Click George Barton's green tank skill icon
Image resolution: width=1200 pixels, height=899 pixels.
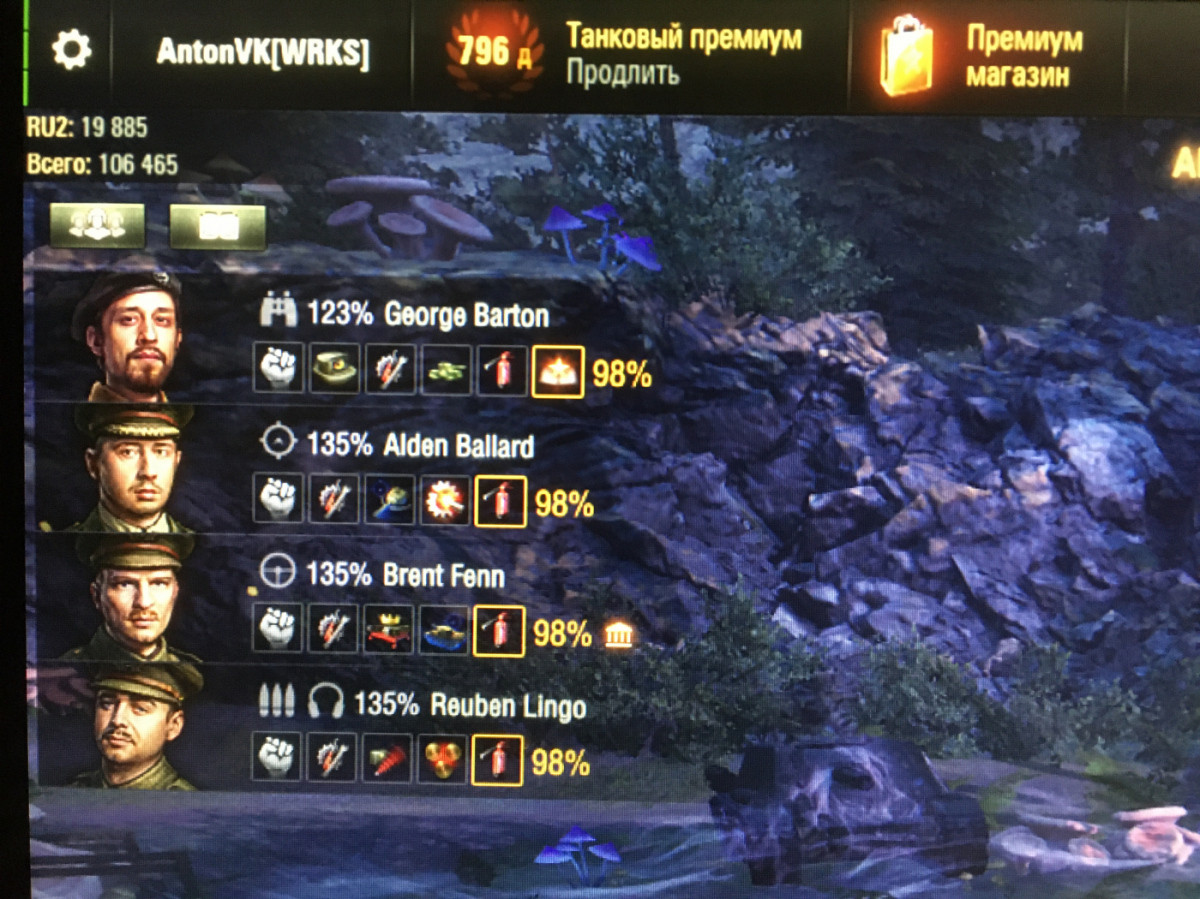445,370
